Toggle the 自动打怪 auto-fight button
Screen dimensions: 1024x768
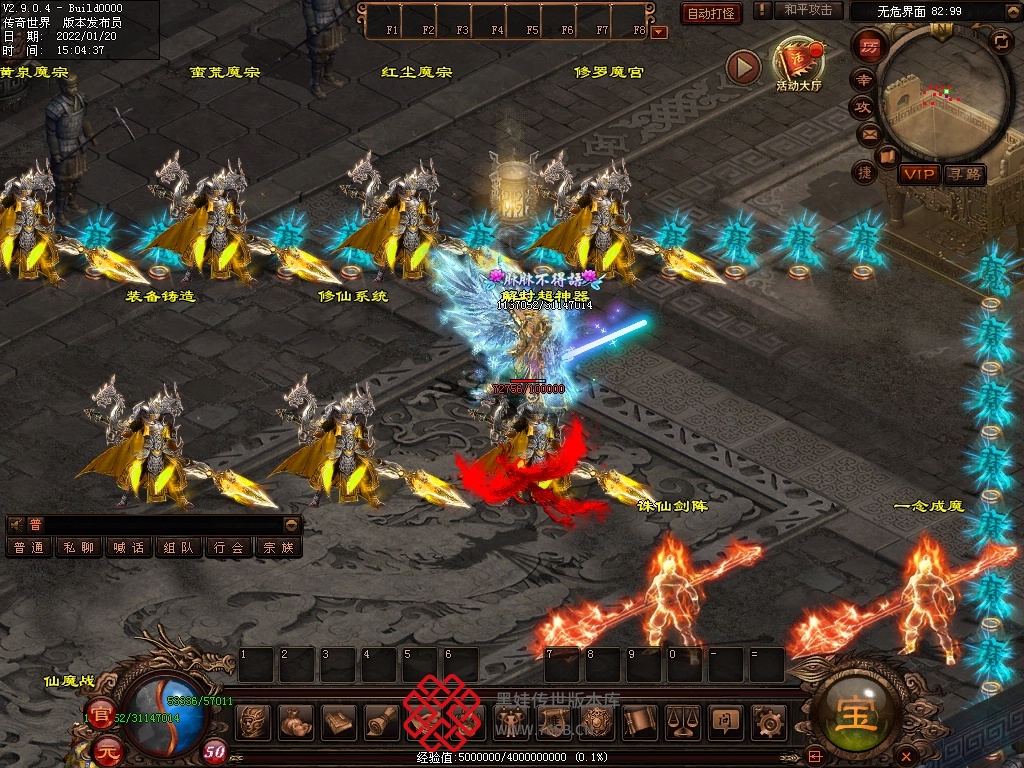[711, 13]
